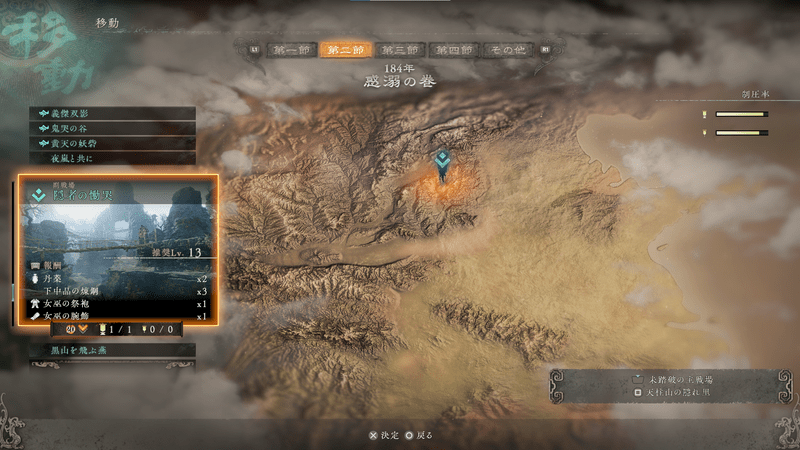This screenshot has height=450, width=800.
Task: Select the 鬼哭の谷 mission
Action: 112,129
